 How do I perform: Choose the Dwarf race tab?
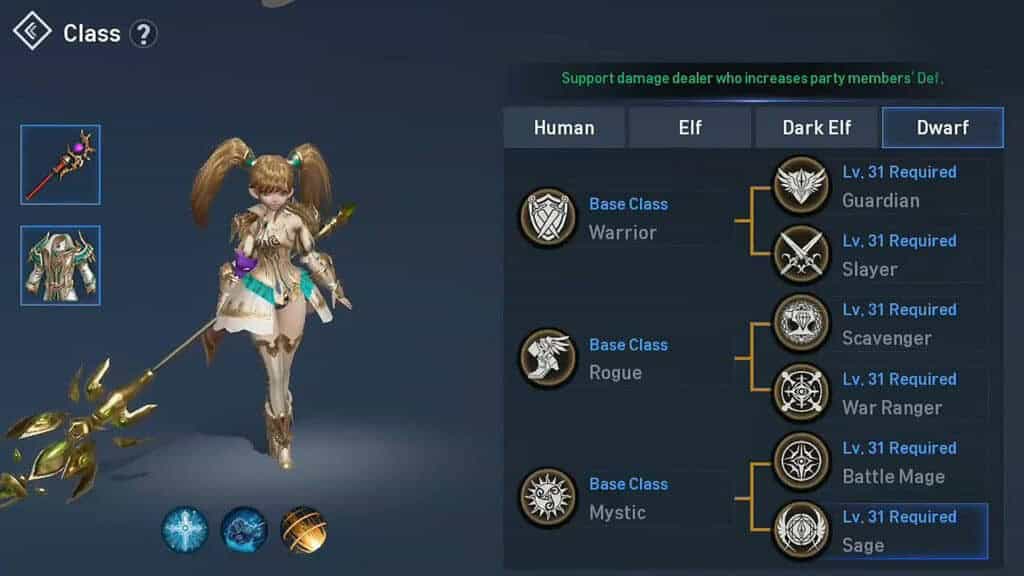point(942,127)
